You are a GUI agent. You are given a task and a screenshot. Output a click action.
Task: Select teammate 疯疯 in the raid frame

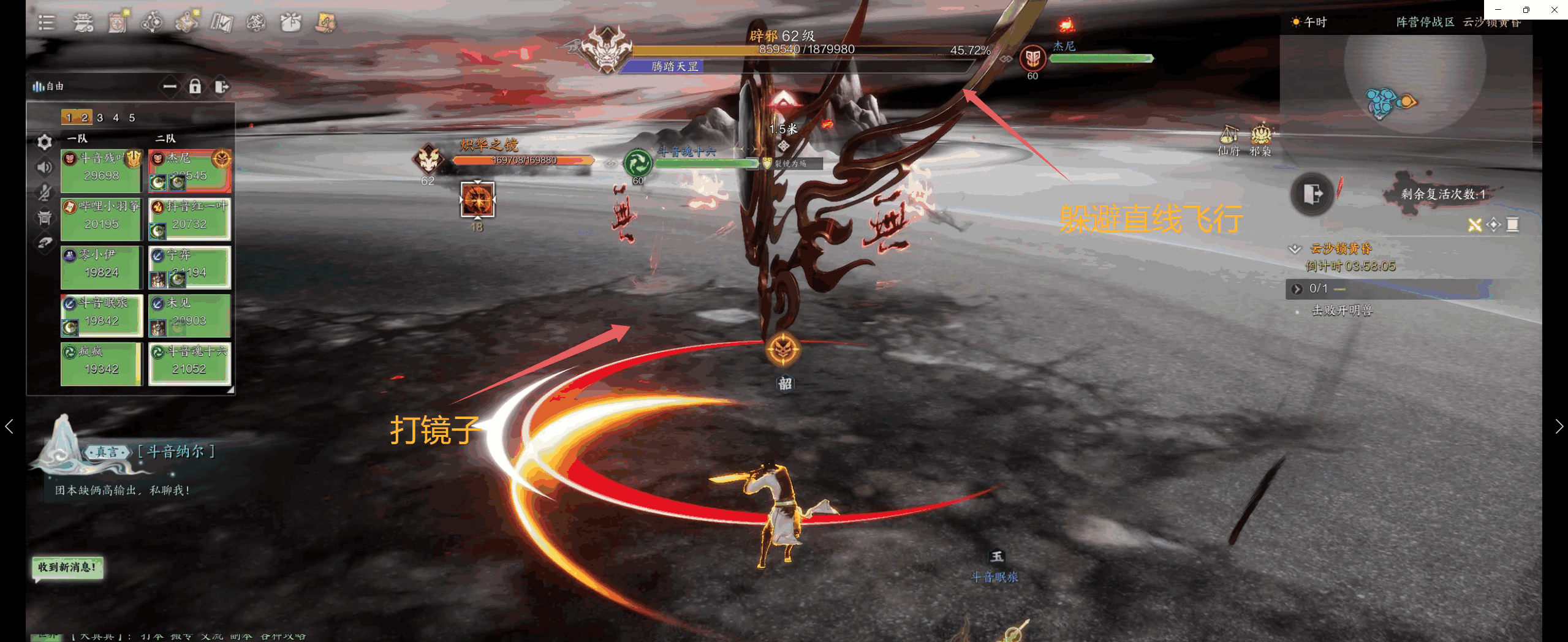(101, 363)
